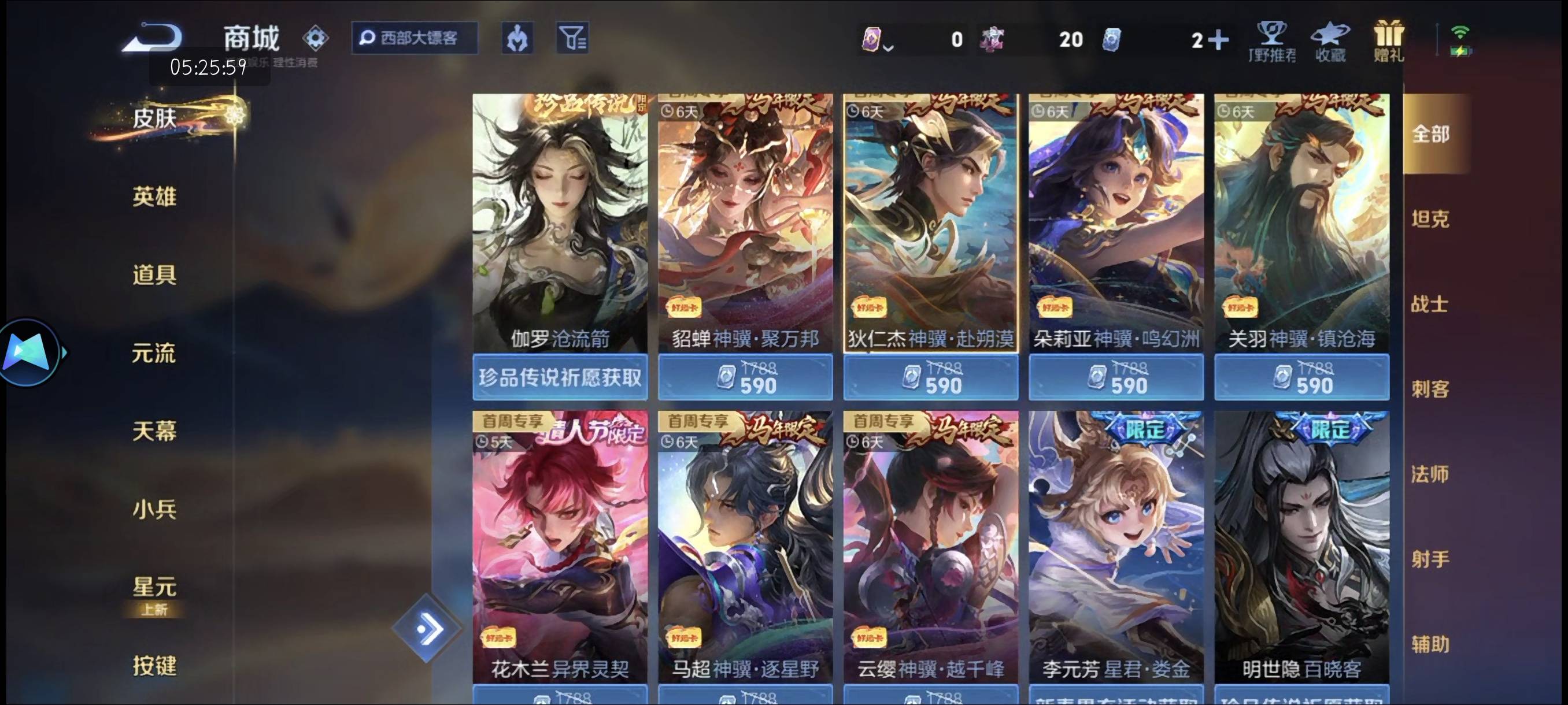This screenshot has width=1568, height=705.
Task: Buy 貂蝉 神骥·聚万邦 for 590
Action: [x=746, y=377]
